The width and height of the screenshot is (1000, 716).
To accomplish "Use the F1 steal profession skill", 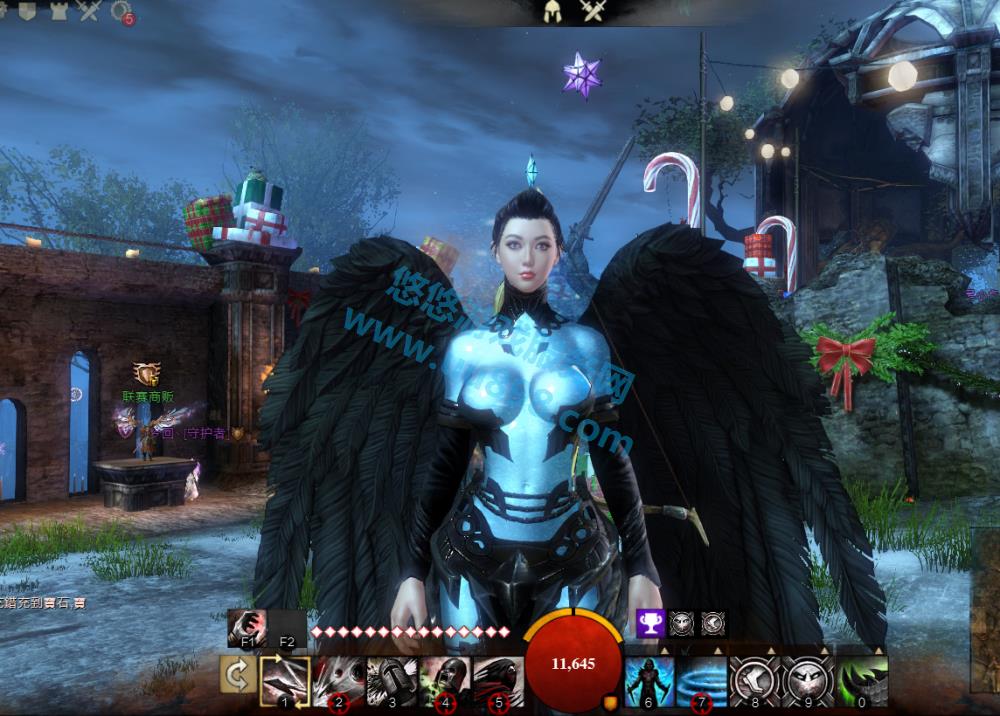I will point(246,627).
